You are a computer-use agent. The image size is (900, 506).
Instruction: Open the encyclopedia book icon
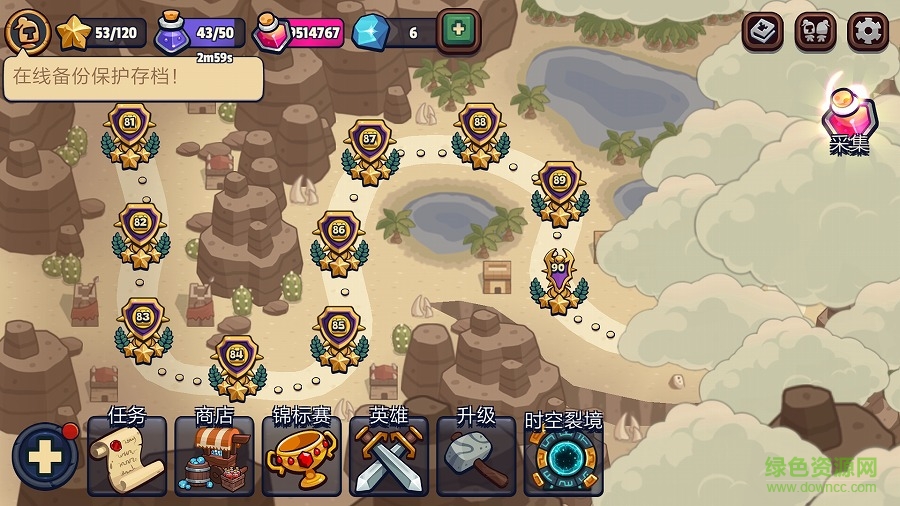pos(763,32)
